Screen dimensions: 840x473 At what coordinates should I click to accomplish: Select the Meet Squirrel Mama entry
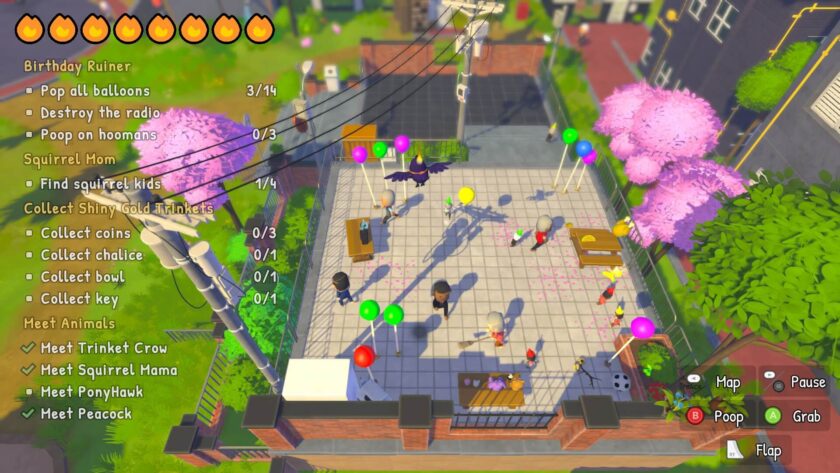click(108, 370)
